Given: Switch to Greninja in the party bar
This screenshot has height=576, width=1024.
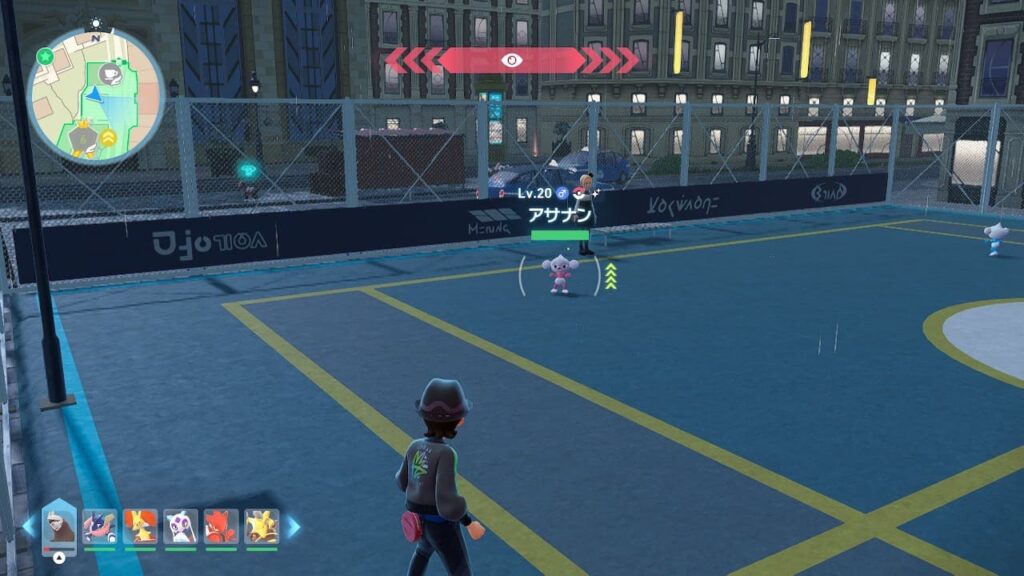Looking at the screenshot, I should click(98, 526).
